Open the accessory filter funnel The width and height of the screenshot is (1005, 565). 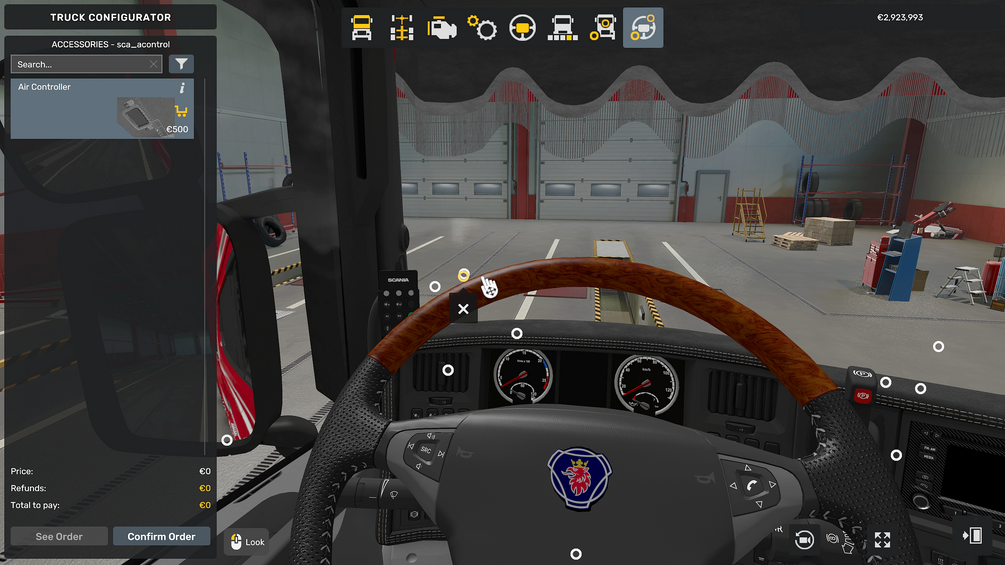[x=181, y=64]
